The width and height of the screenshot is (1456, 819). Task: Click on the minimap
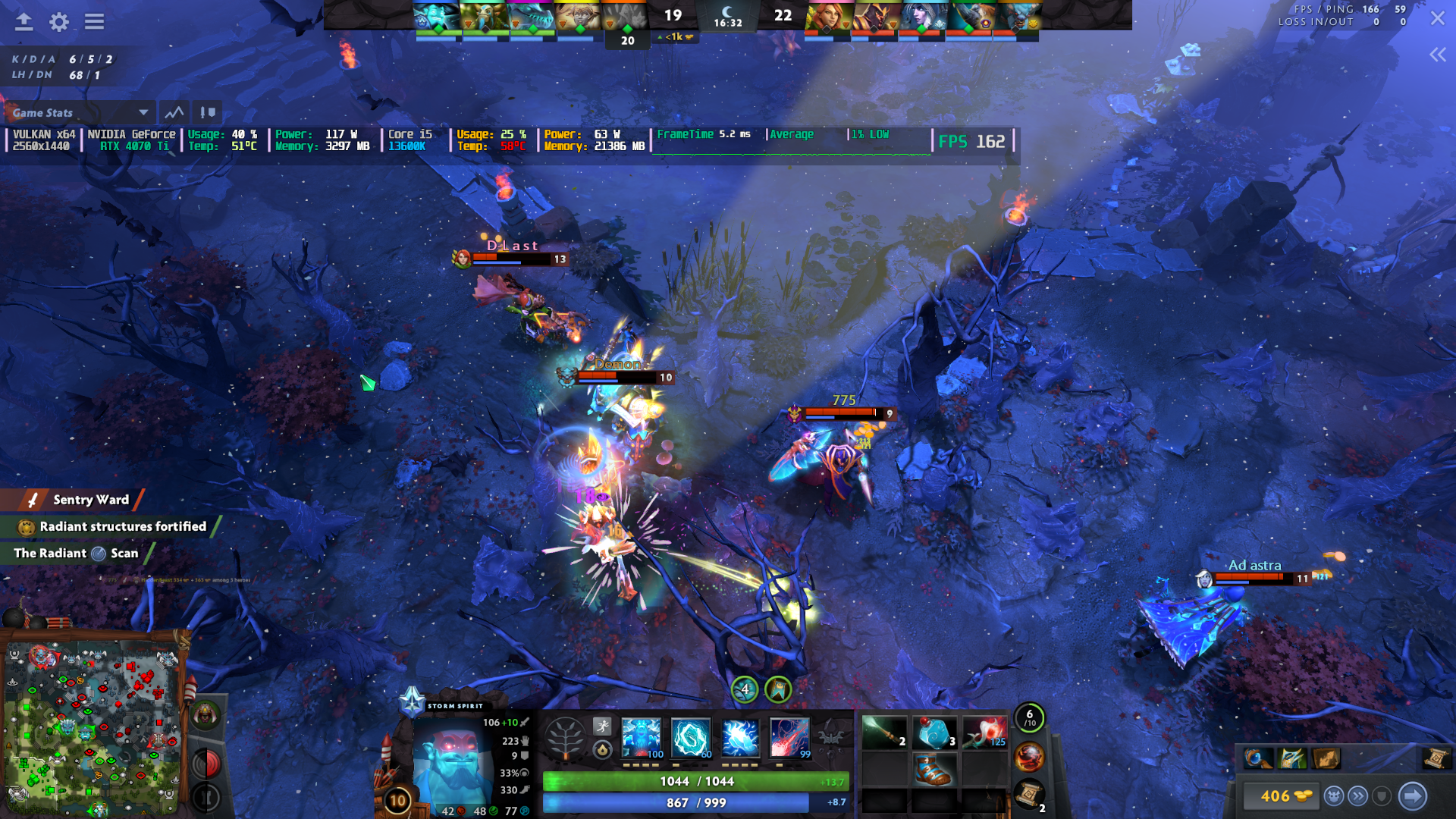point(93,728)
